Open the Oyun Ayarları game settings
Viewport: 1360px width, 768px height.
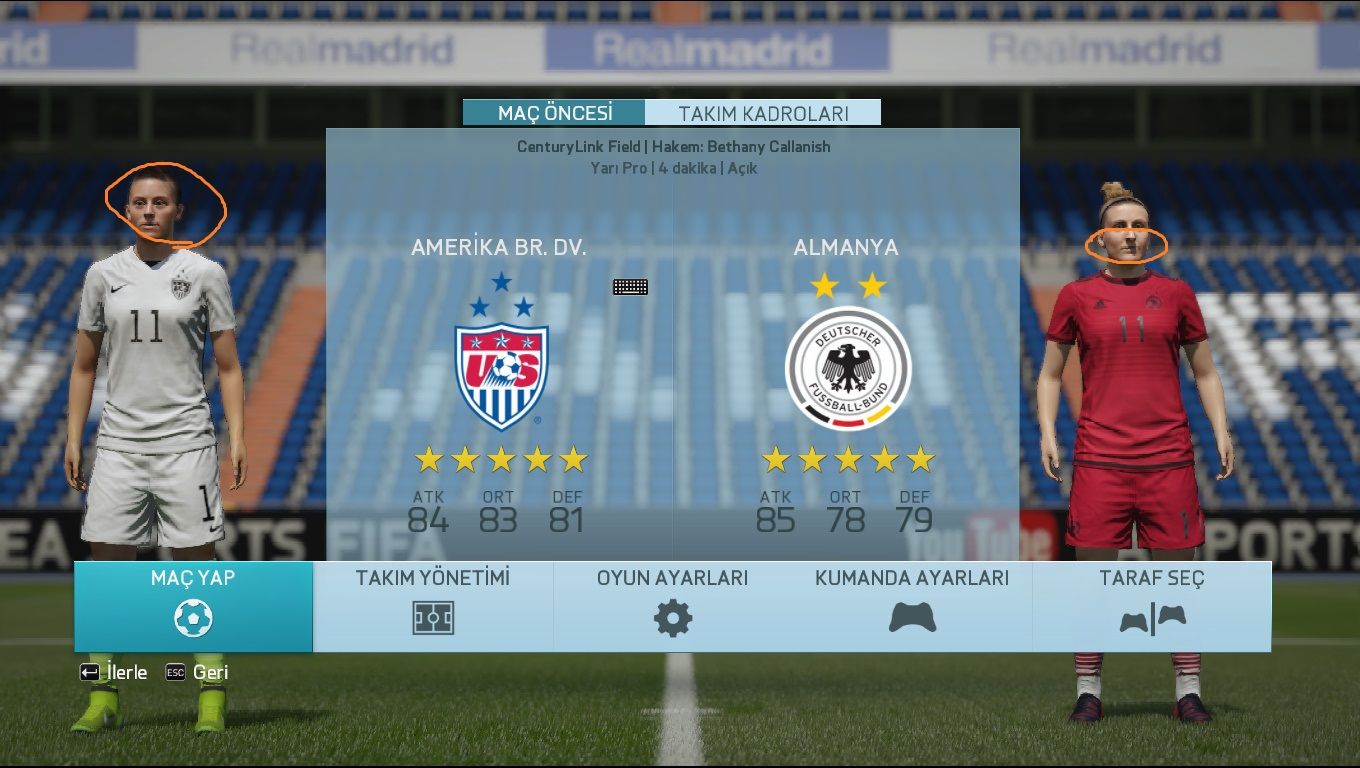click(x=672, y=607)
